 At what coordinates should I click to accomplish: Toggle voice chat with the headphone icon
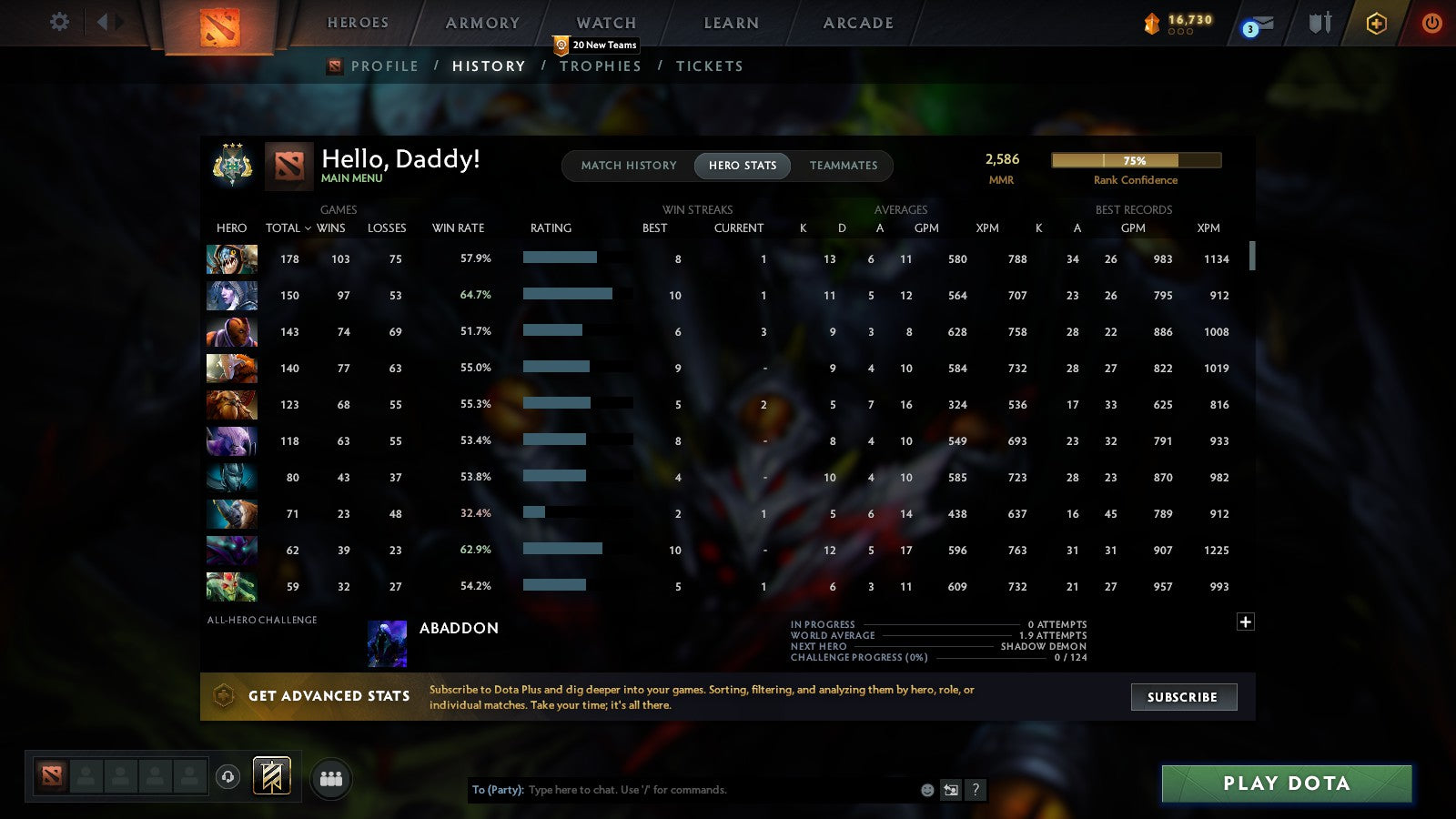pyautogui.click(x=228, y=775)
